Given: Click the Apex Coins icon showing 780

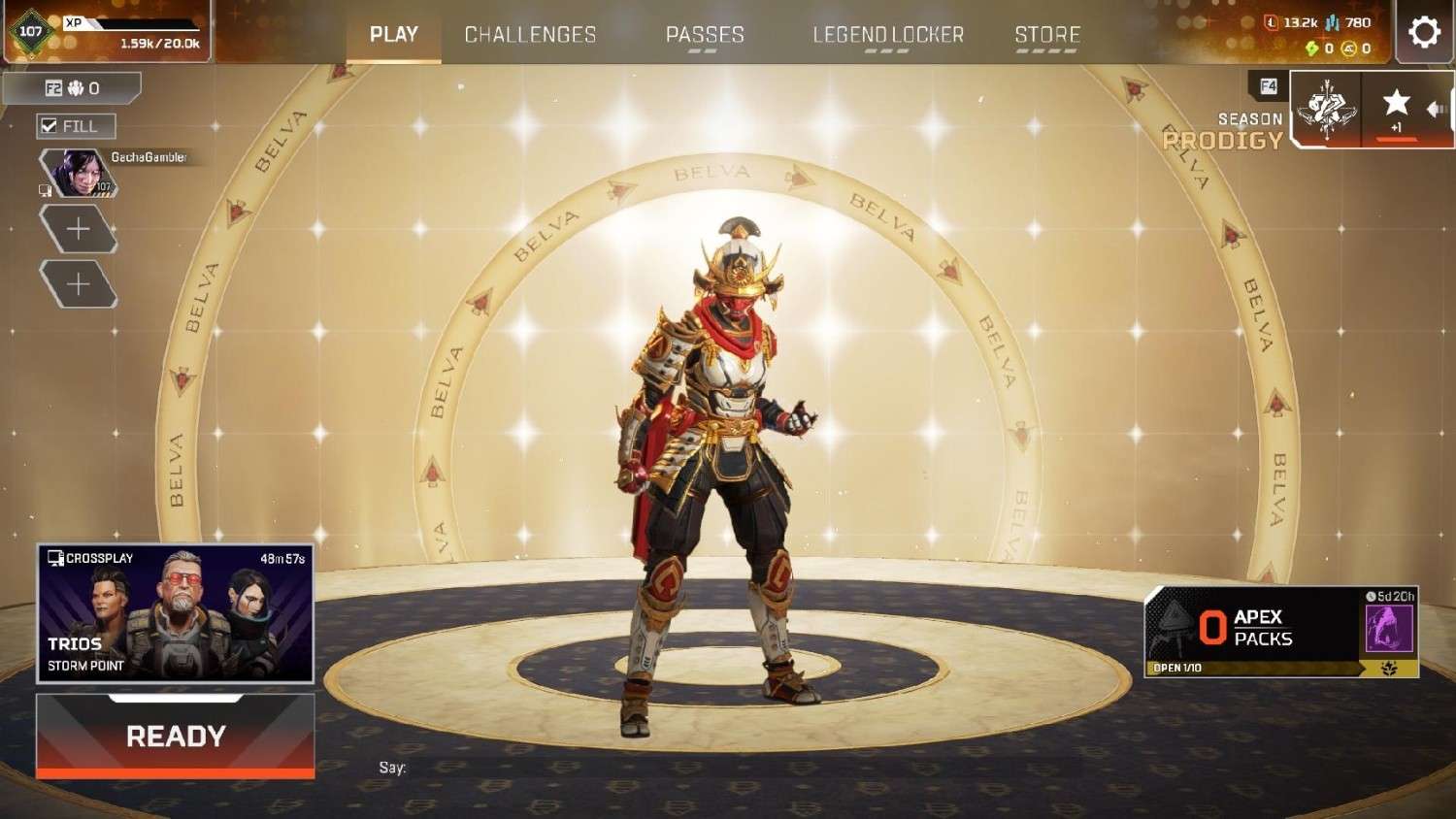Looking at the screenshot, I should [x=1332, y=21].
